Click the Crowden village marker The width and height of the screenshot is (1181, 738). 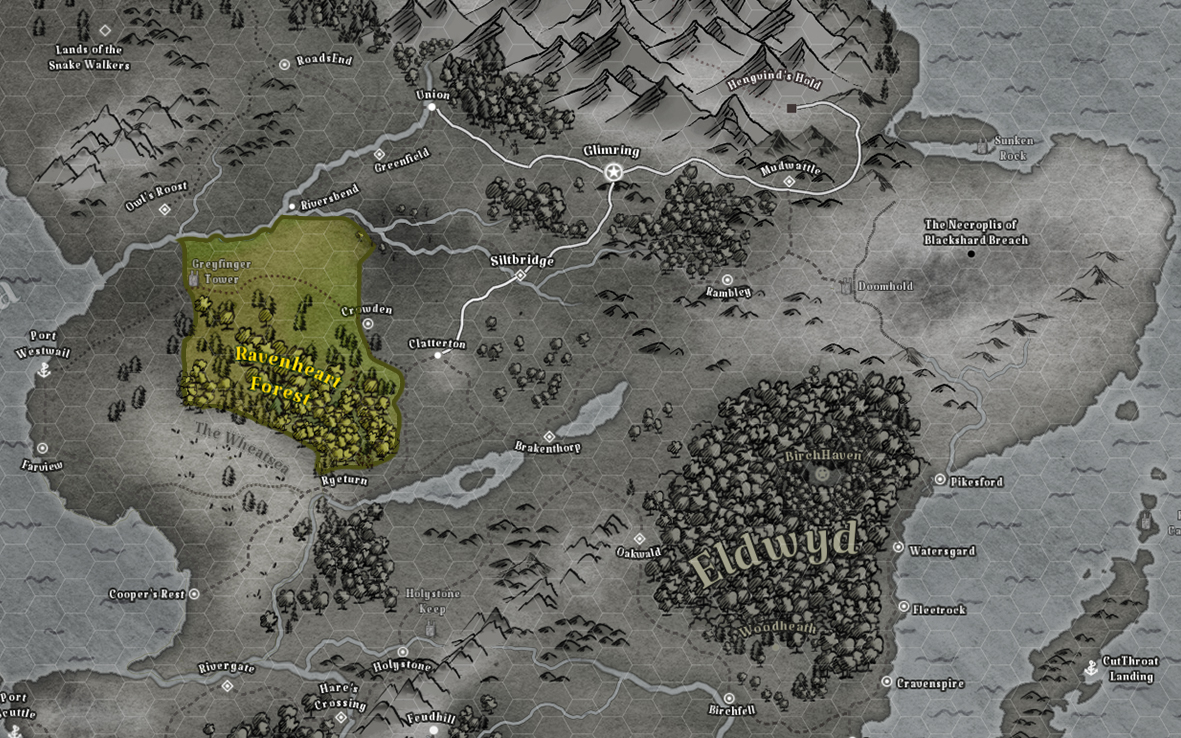pyautogui.click(x=368, y=324)
